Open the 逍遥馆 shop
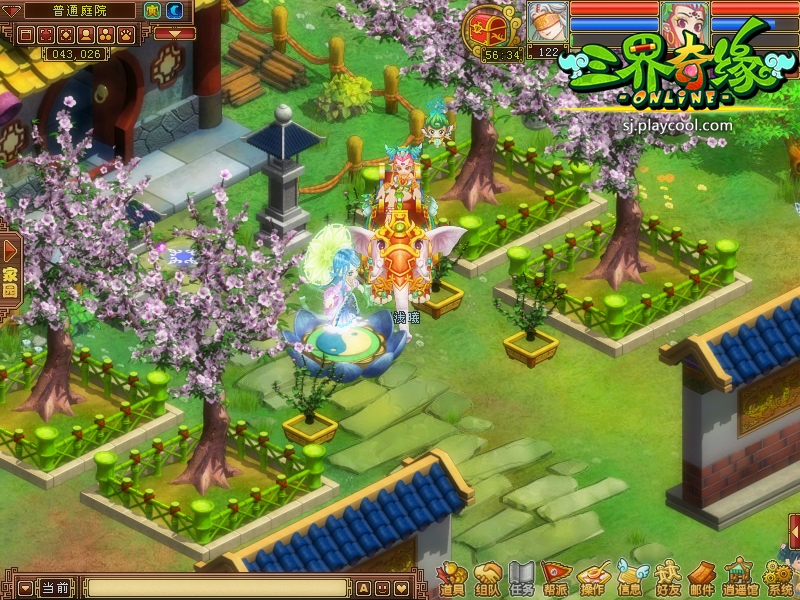The width and height of the screenshot is (800, 600). [x=739, y=579]
